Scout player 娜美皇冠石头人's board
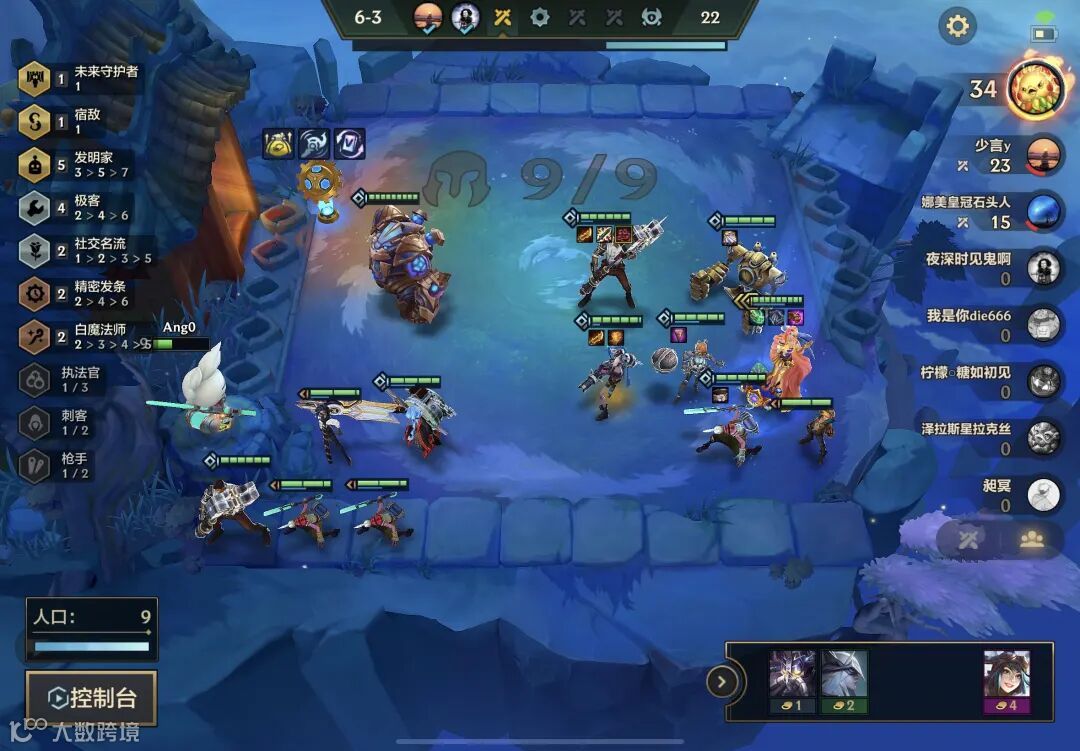Image resolution: width=1080 pixels, height=751 pixels. pyautogui.click(x=1044, y=211)
